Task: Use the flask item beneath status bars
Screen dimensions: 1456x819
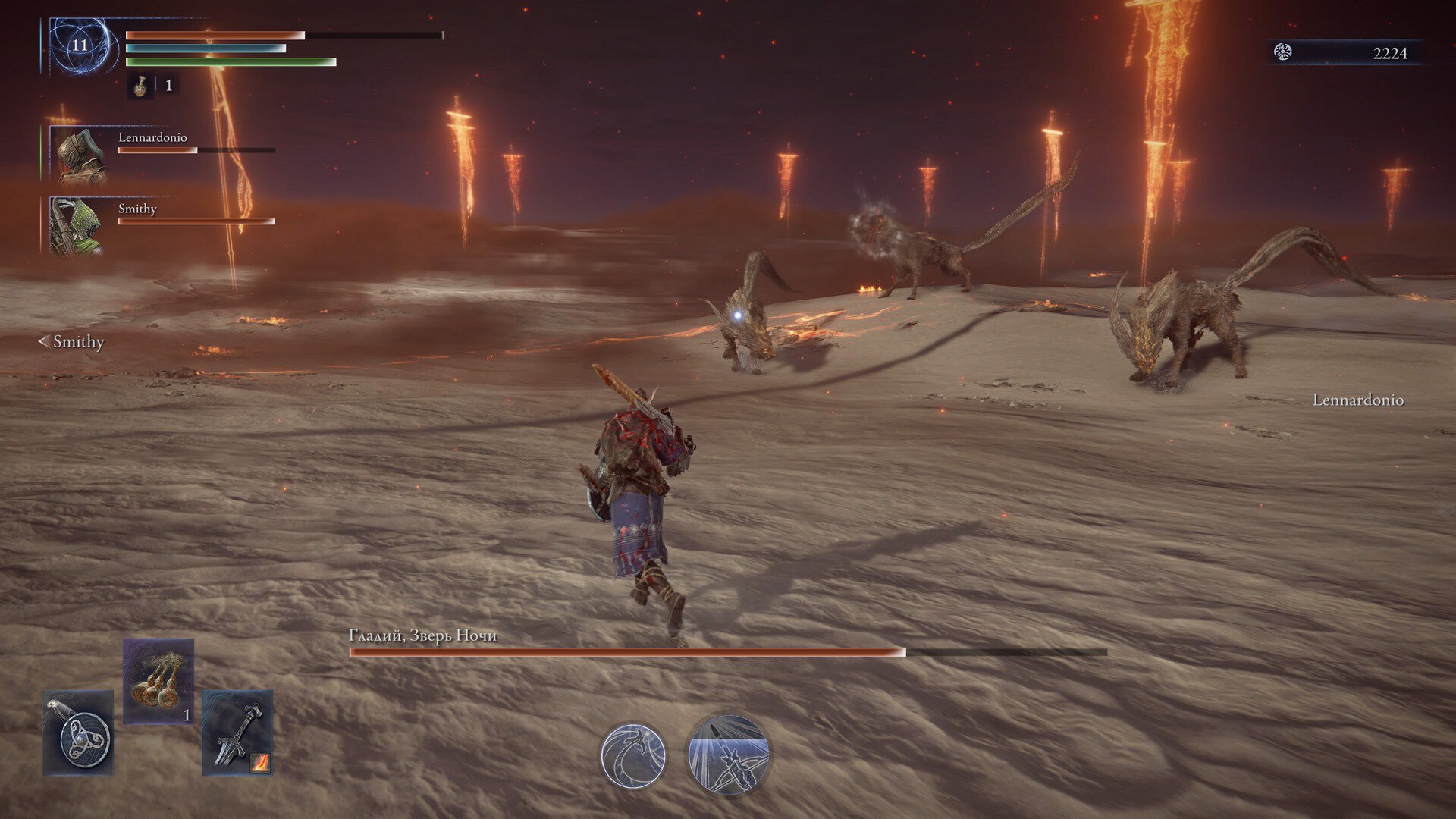Action: click(x=140, y=86)
